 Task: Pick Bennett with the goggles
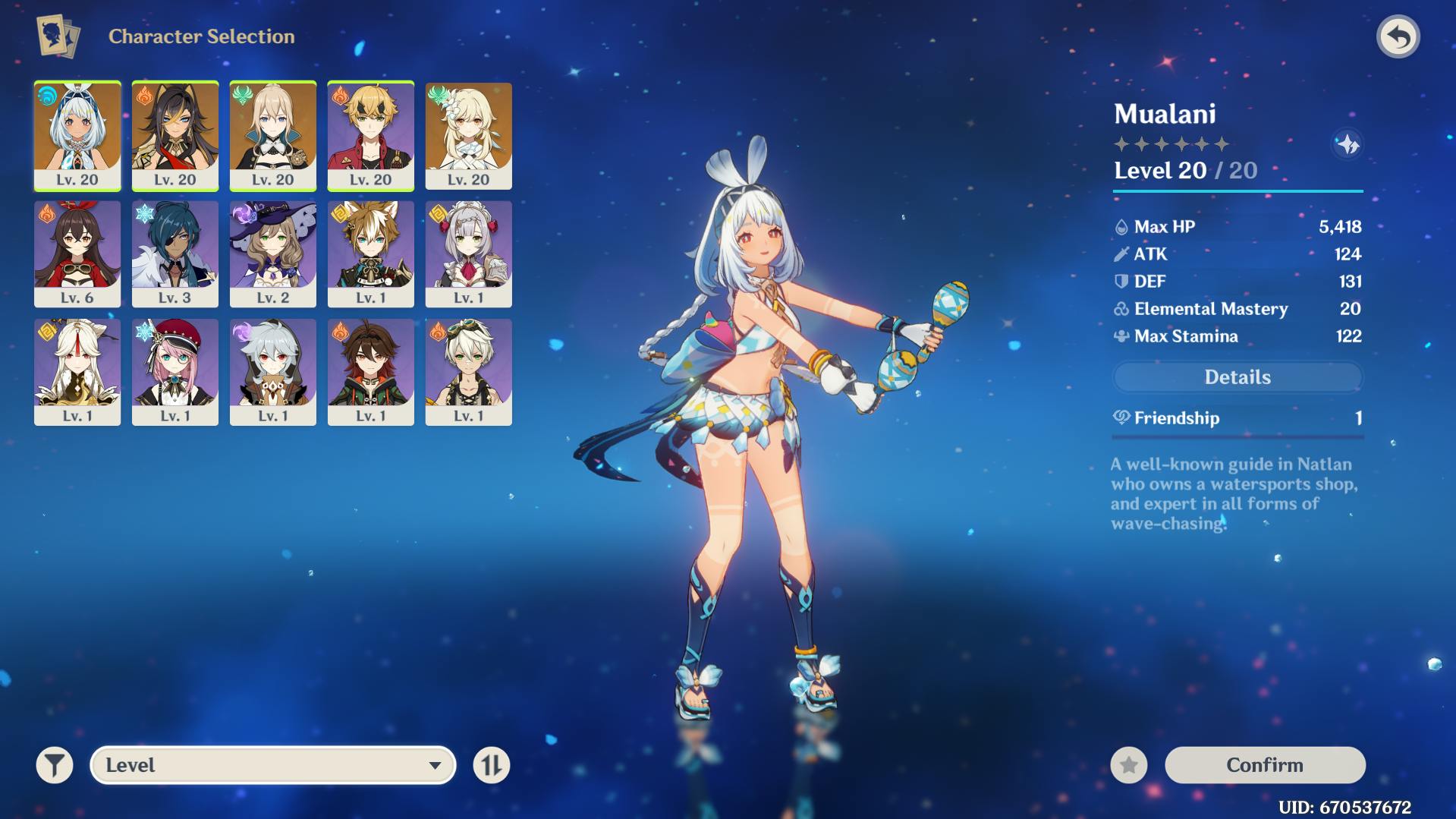(469, 372)
